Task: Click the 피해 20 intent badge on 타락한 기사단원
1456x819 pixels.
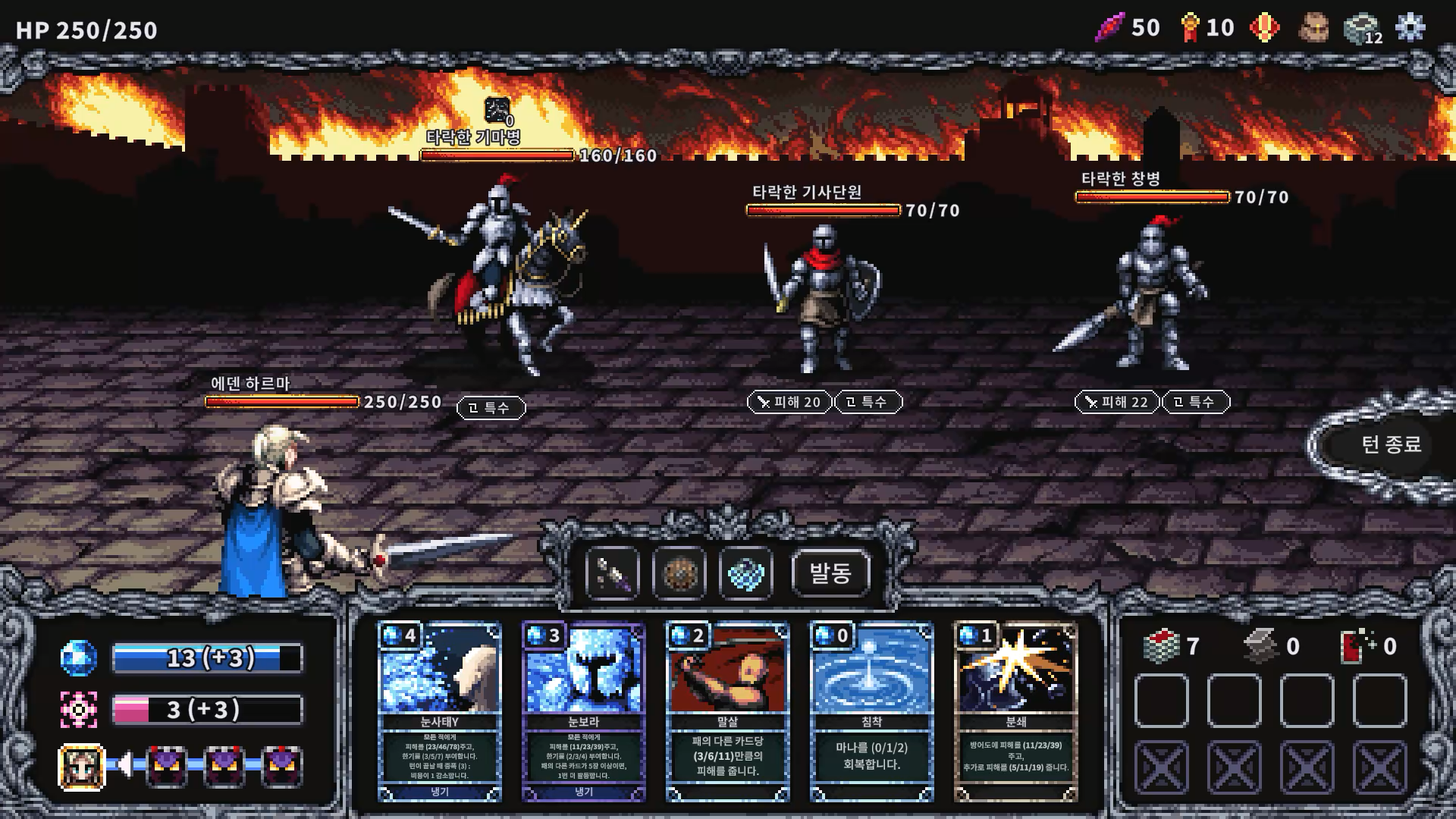Action: tap(789, 403)
